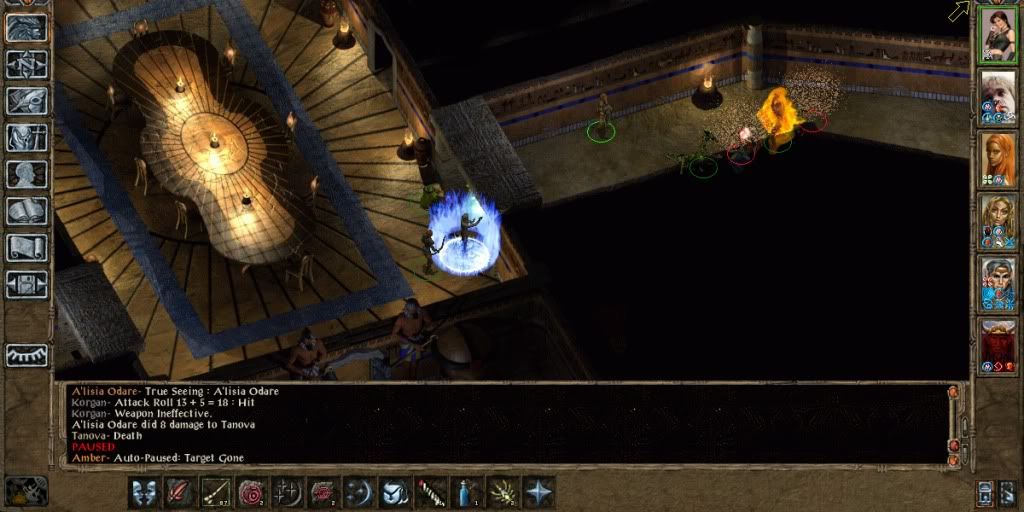Open the priest scroll screen
The image size is (1024, 512).
pyautogui.click(x=27, y=248)
